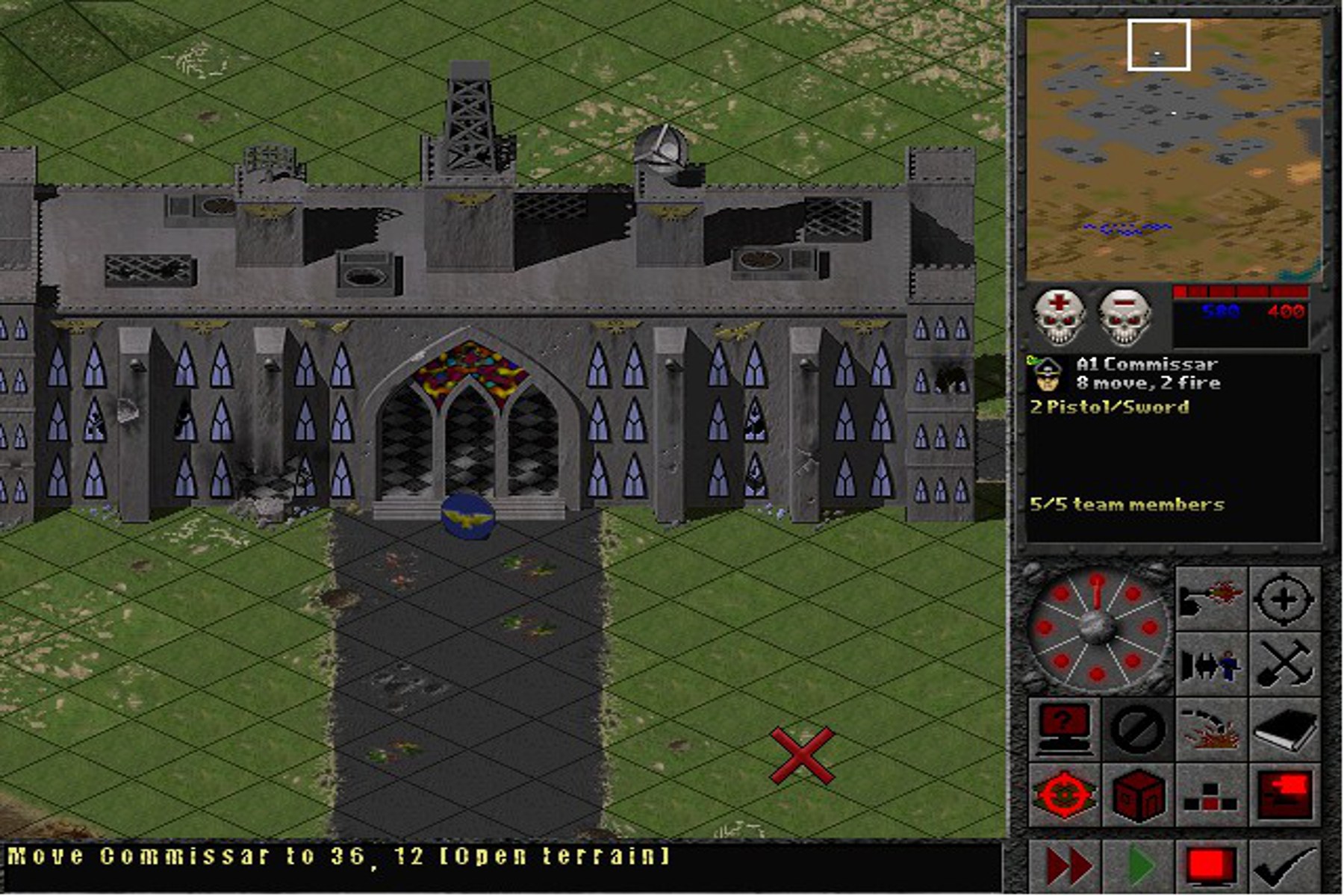Click the circular facing direction dial
The height and width of the screenshot is (896, 1344).
coord(1096,629)
